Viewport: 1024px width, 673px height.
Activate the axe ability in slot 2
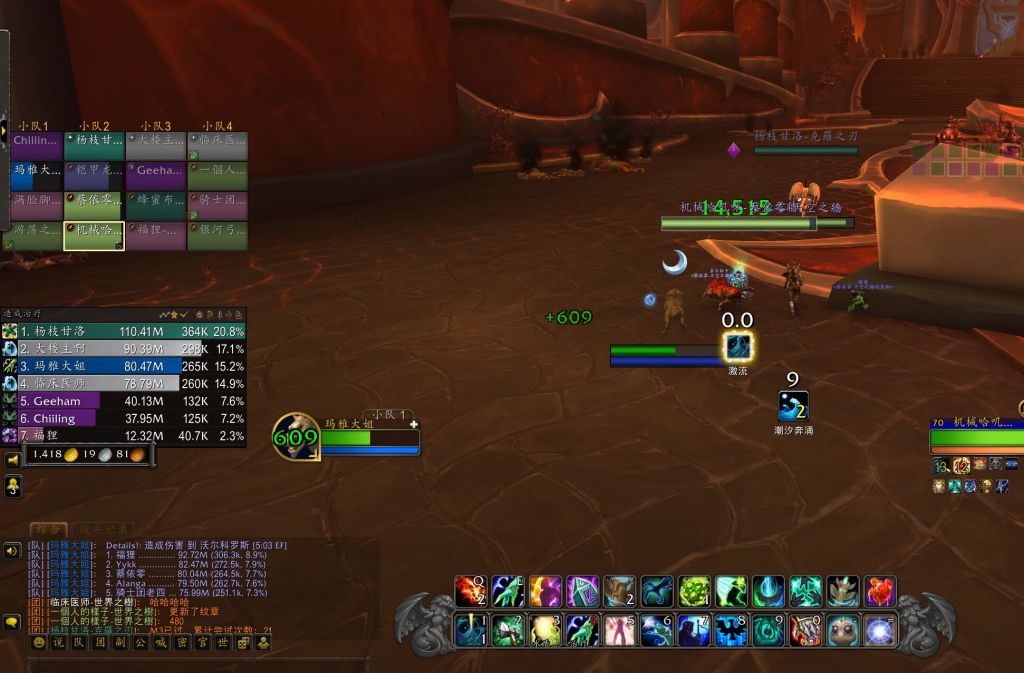pos(508,630)
